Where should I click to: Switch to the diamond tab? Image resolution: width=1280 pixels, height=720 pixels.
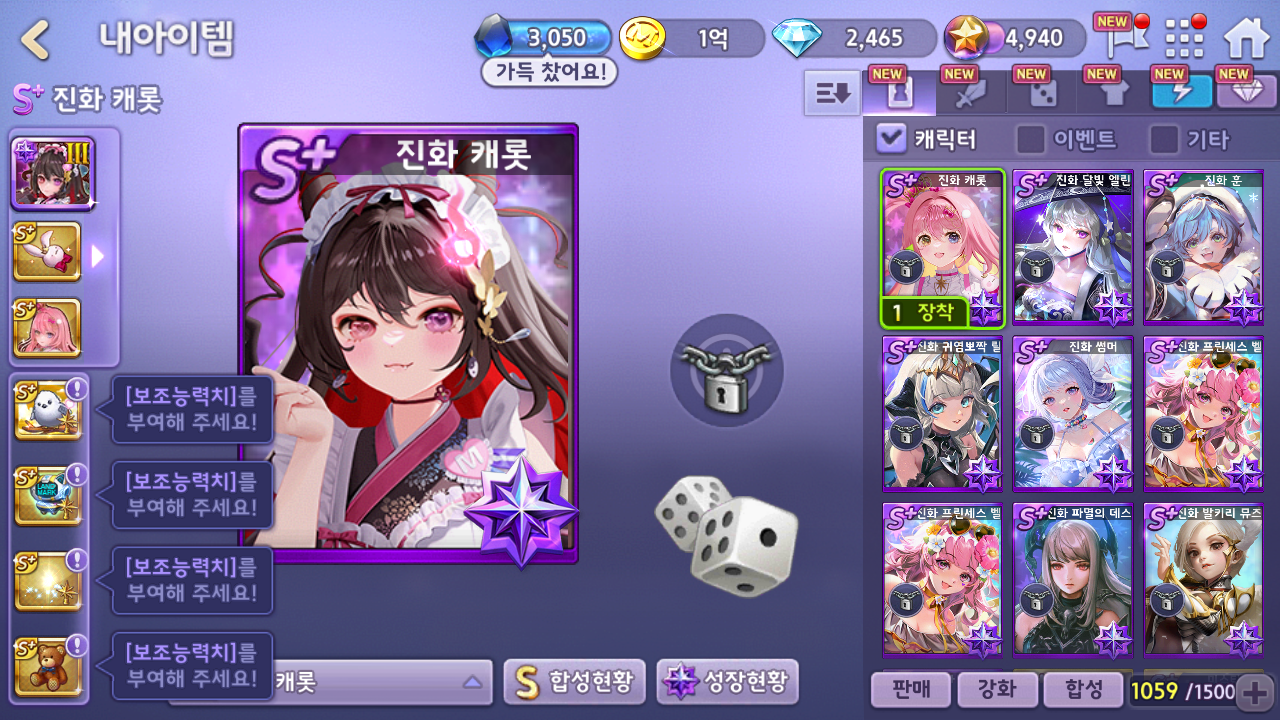(x=1244, y=92)
